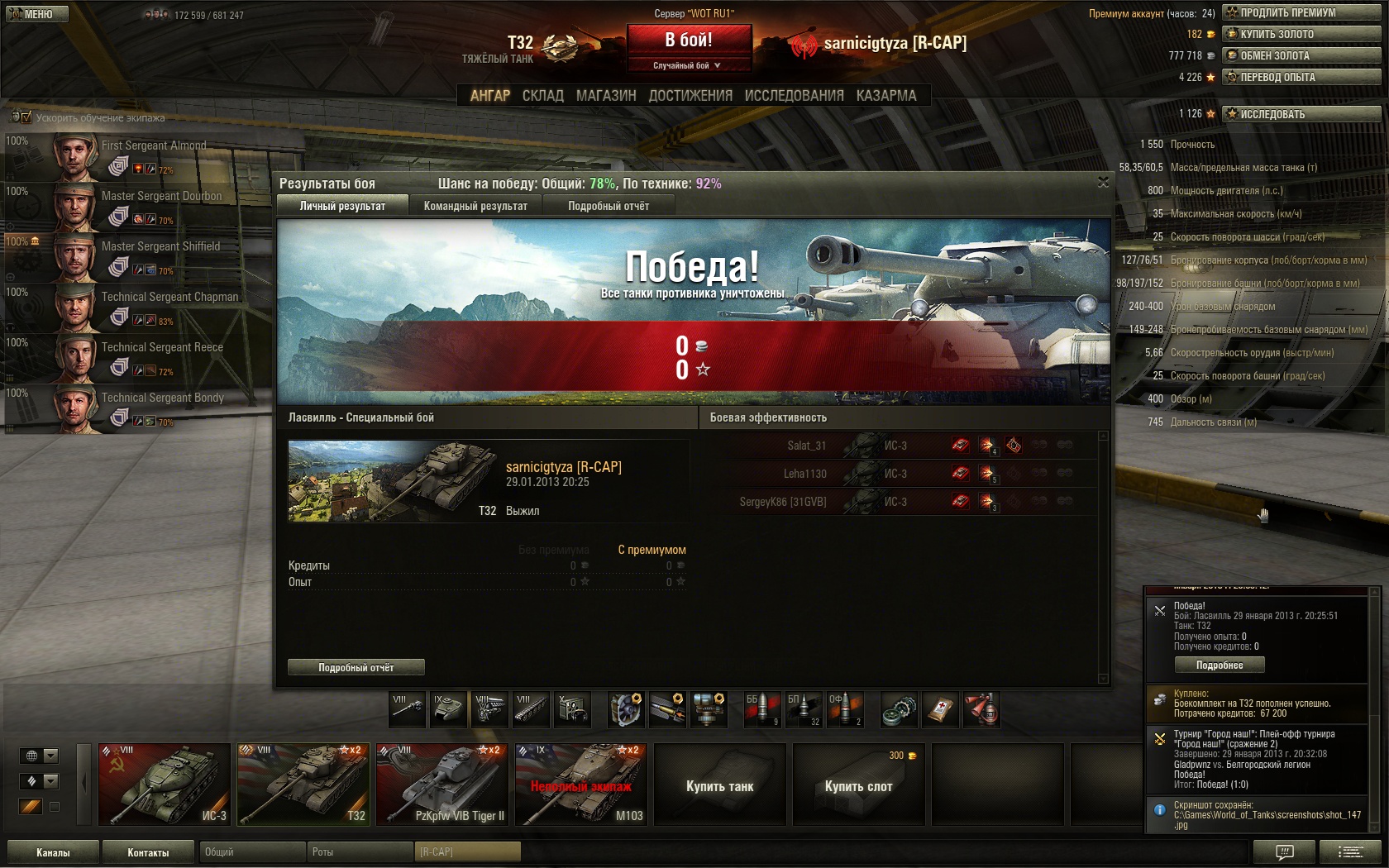
Task: Open the Каналы chat channels
Action: tap(53, 852)
